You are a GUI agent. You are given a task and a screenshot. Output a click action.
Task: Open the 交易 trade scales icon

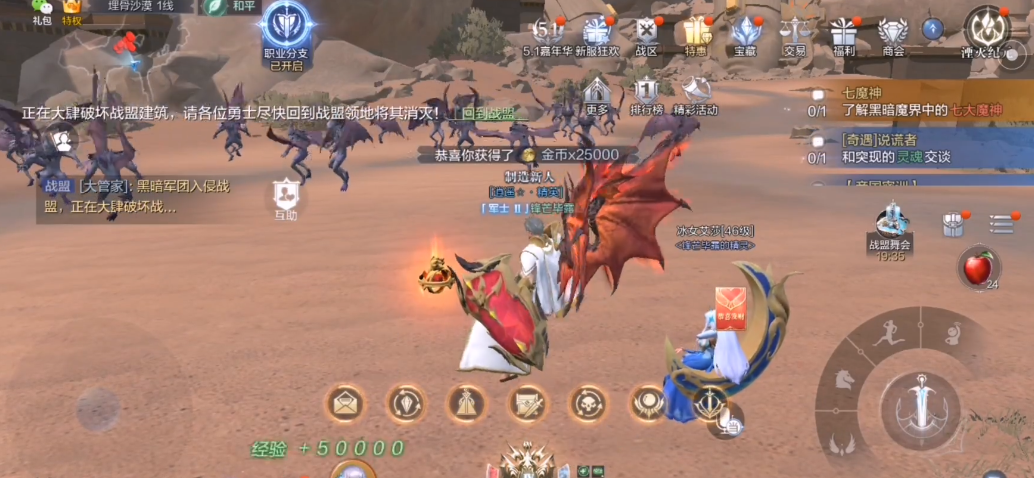[795, 31]
